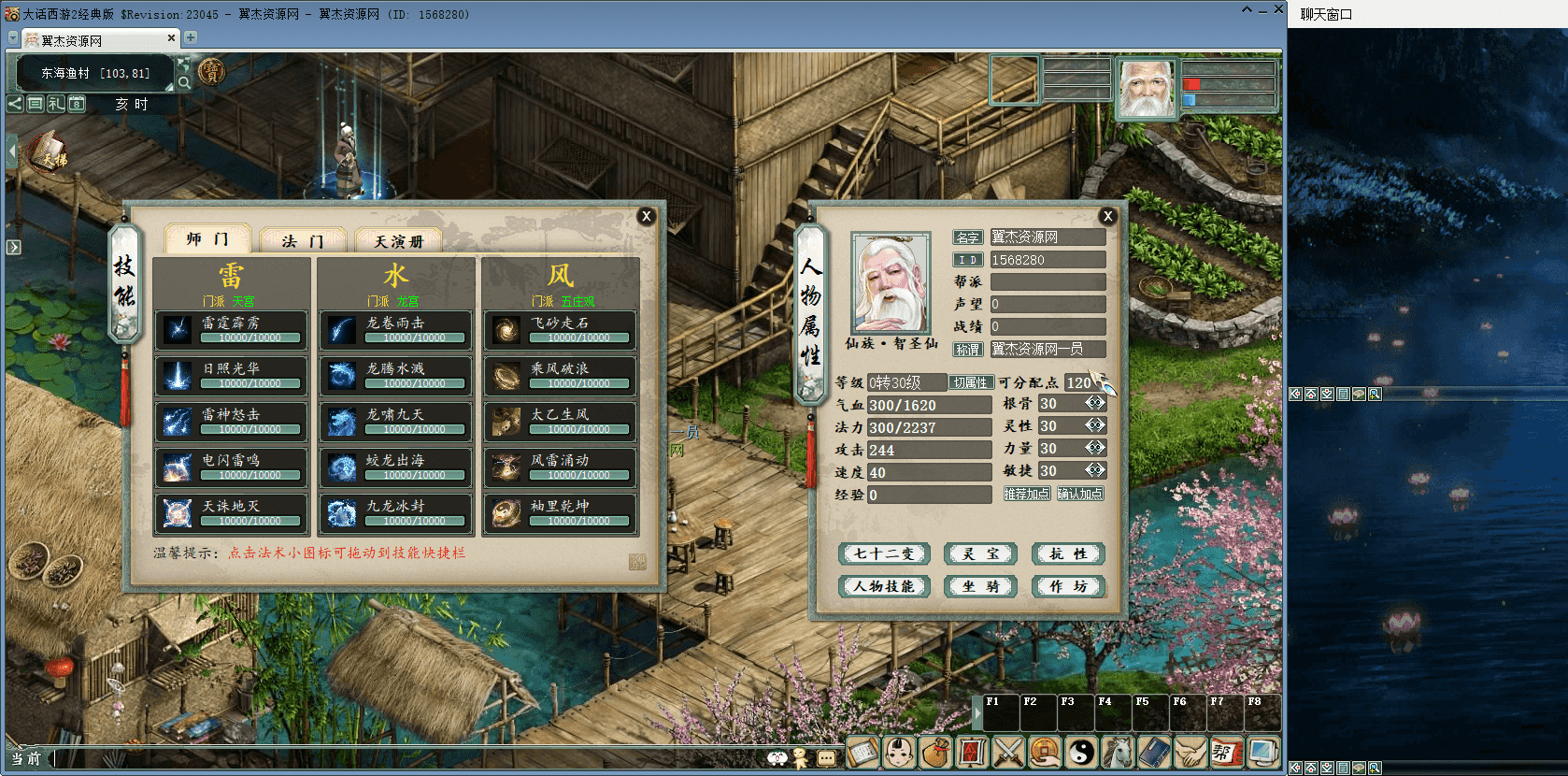Open the 天演册 tab
This screenshot has width=1568, height=776.
[398, 241]
